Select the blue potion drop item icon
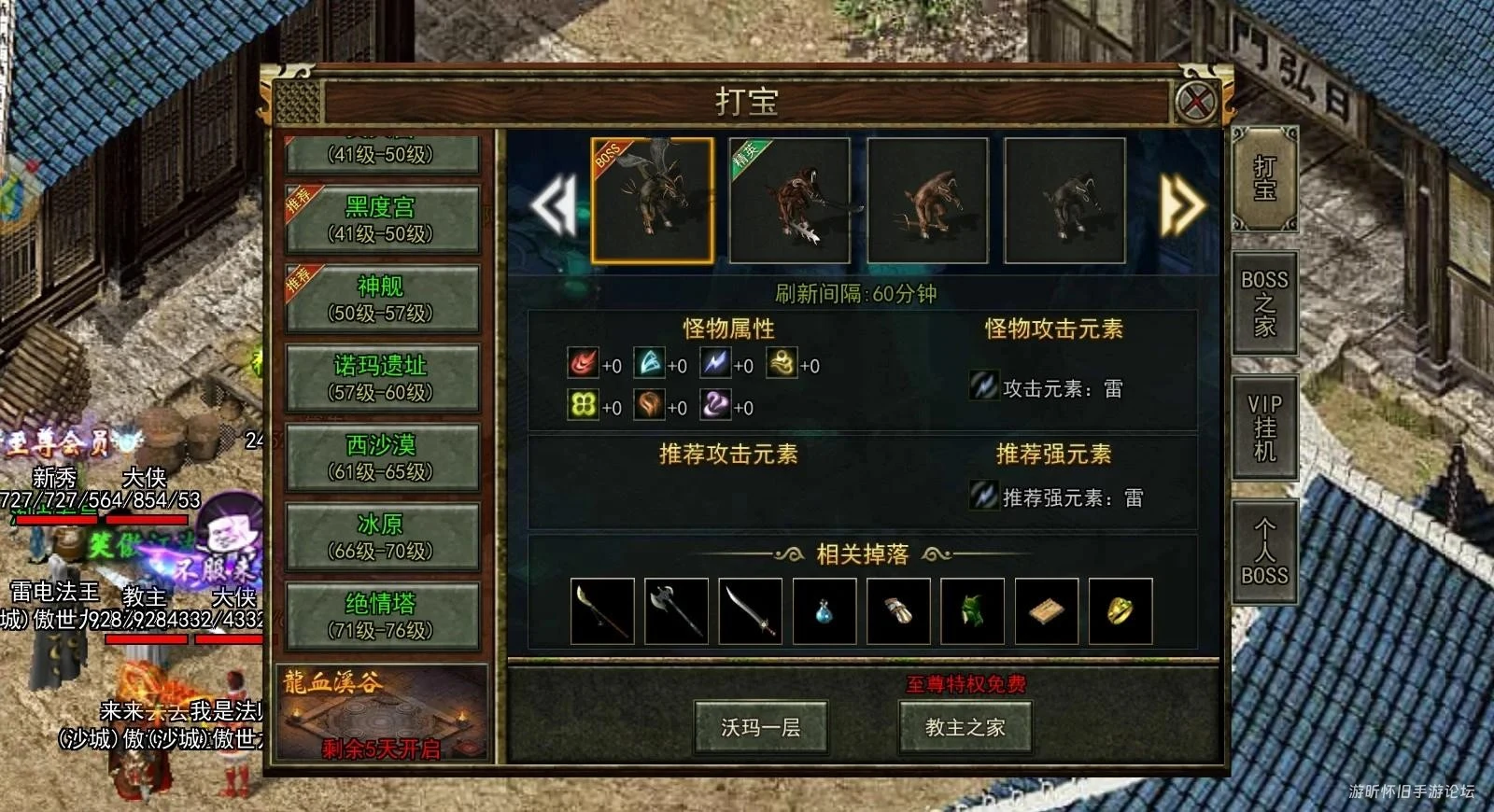Image resolution: width=1494 pixels, height=812 pixels. click(825, 611)
